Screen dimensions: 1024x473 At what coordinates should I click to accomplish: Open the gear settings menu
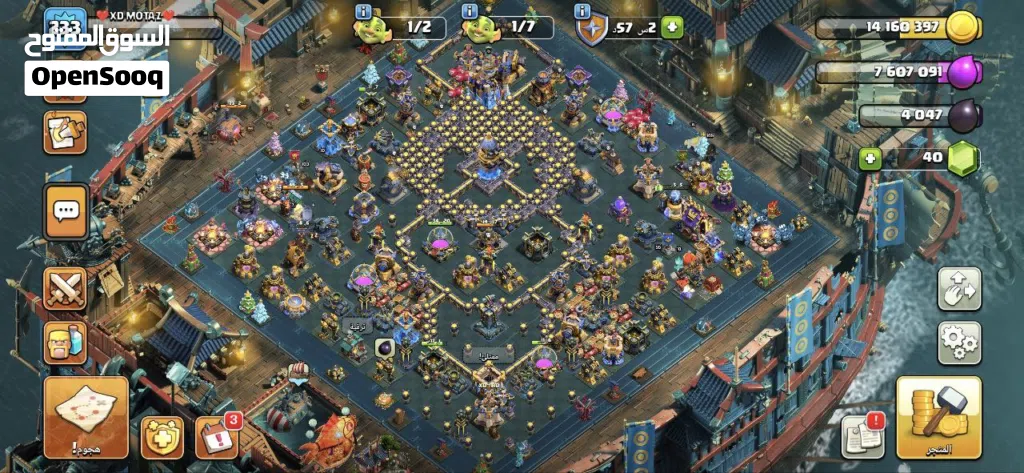[x=958, y=342]
